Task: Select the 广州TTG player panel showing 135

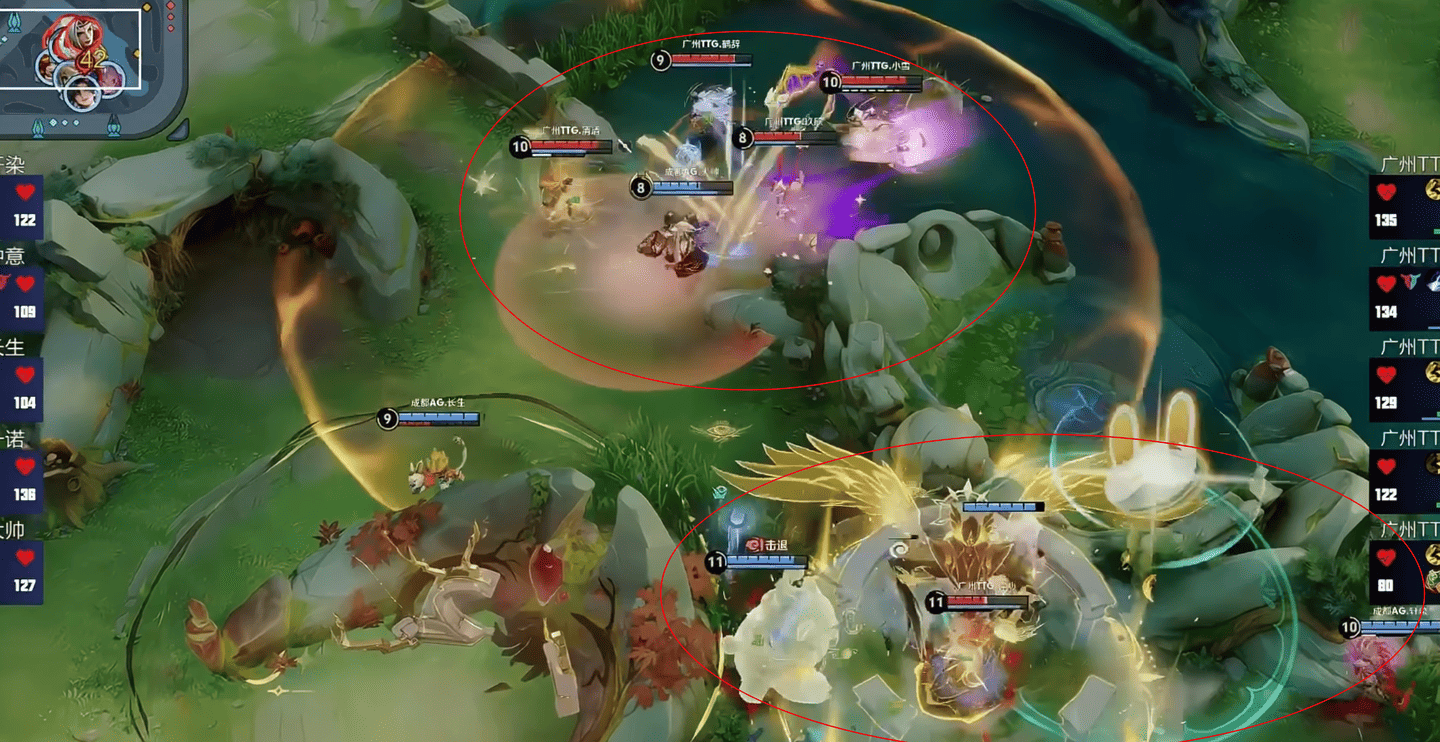Action: 1406,201
